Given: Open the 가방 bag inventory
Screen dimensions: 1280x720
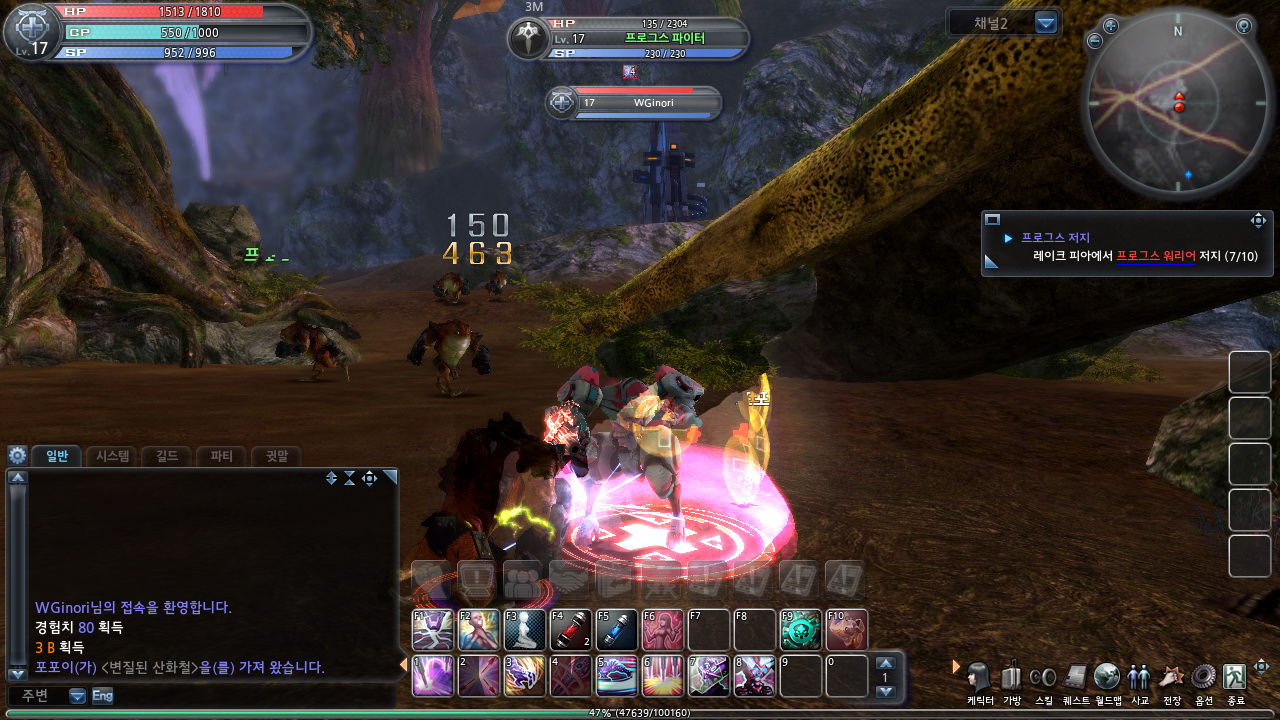Looking at the screenshot, I should [x=1011, y=680].
